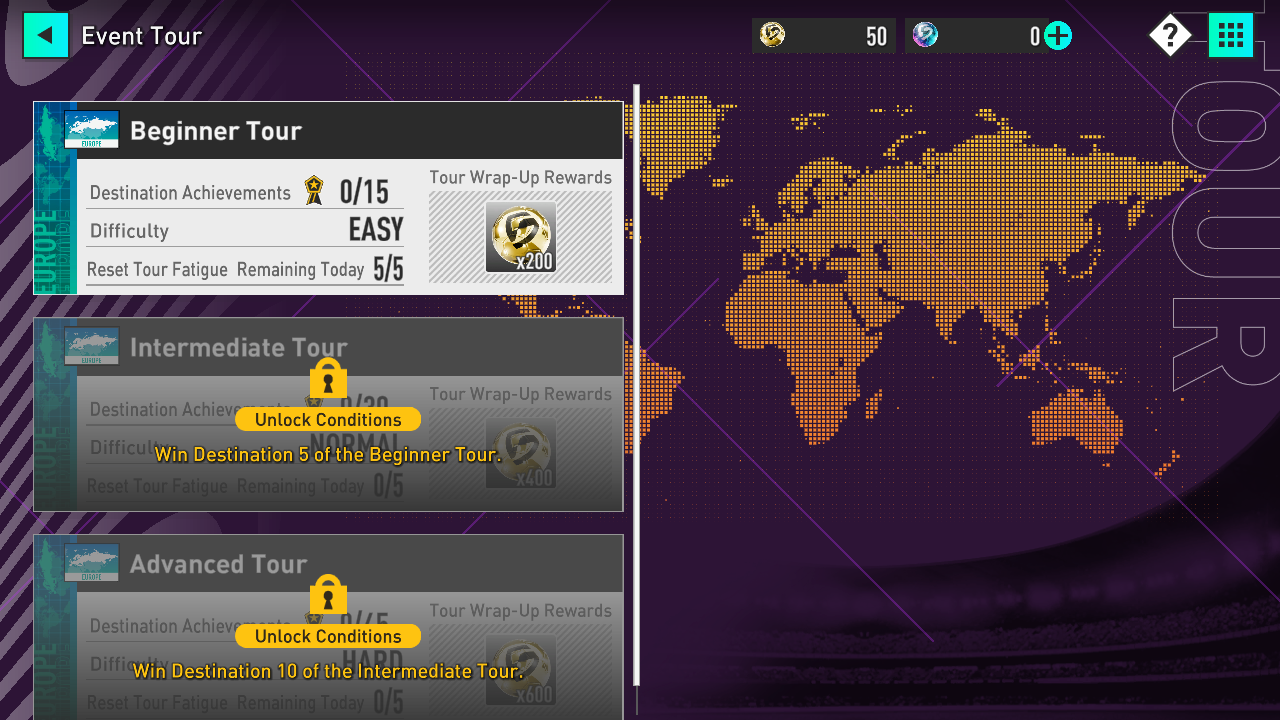Open the cyan grid menu button
Image resolution: width=1280 pixels, height=720 pixels.
coord(1230,36)
